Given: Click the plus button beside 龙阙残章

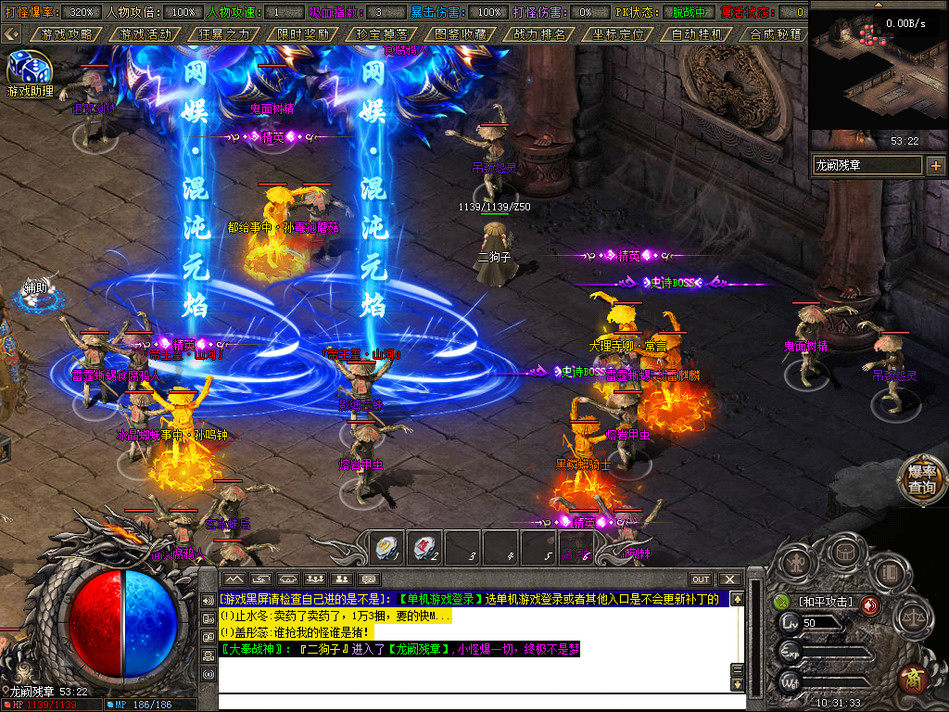Looking at the screenshot, I should 936,165.
